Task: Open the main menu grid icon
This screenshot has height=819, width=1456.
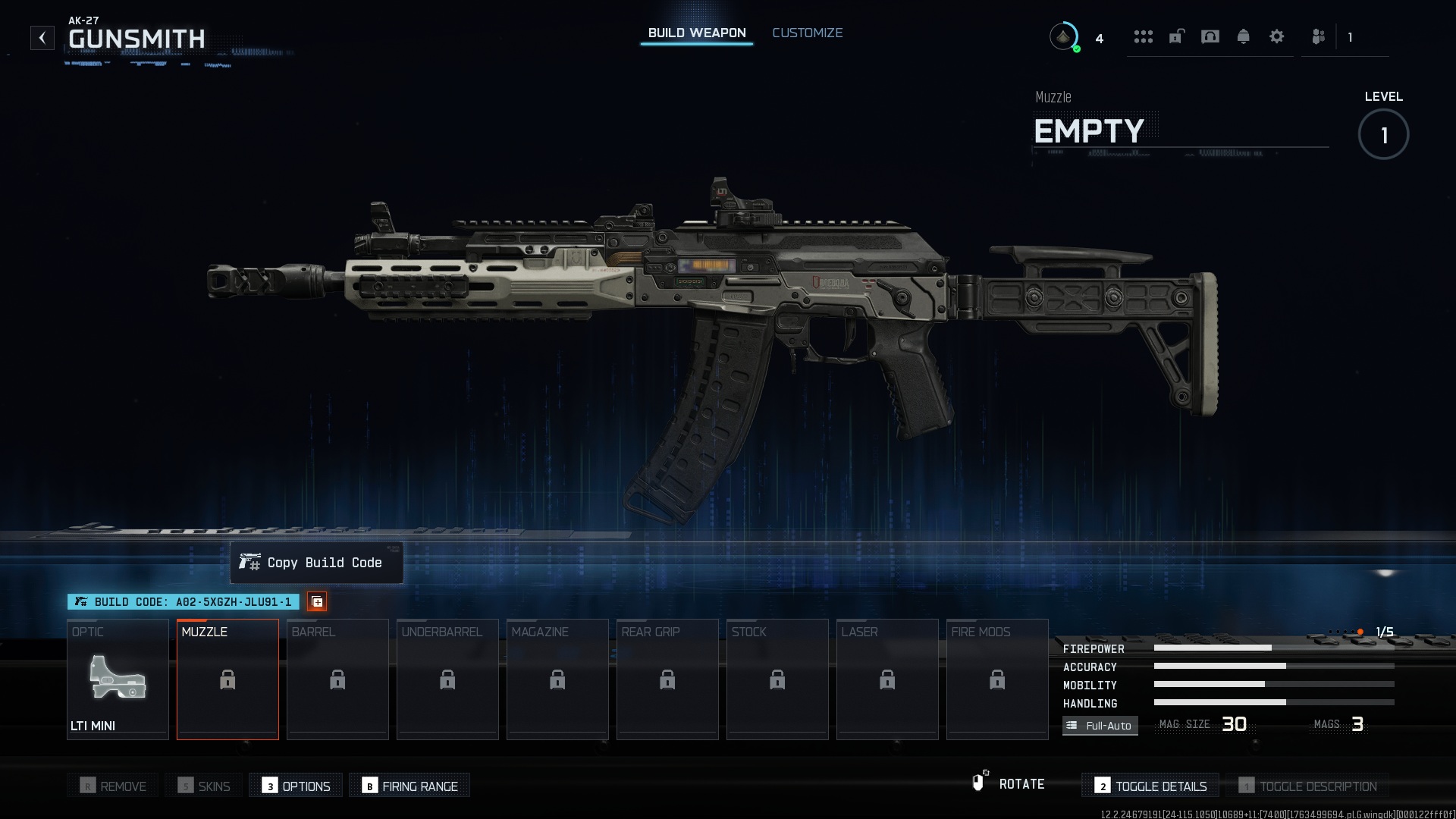Action: (1144, 36)
